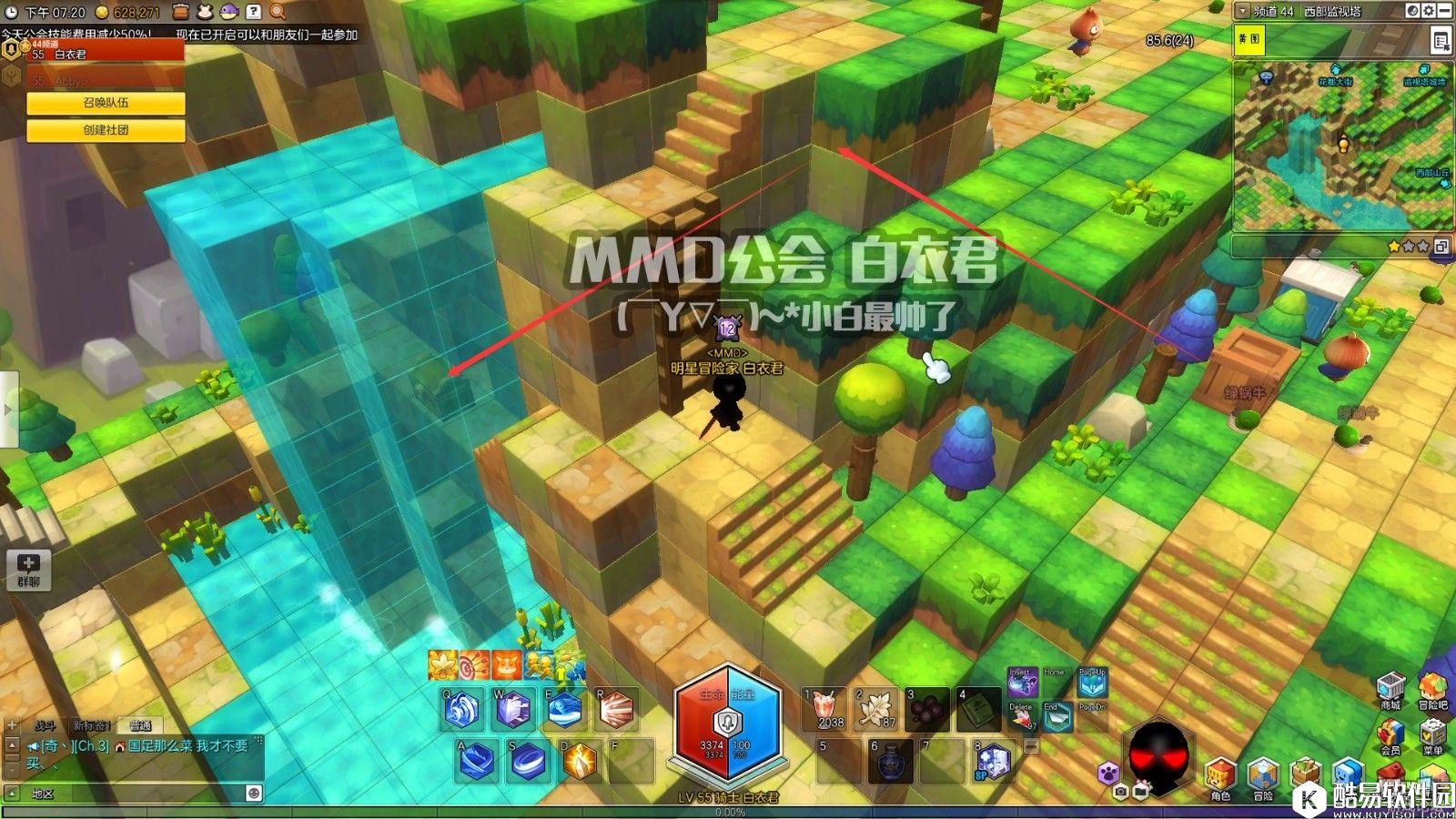Open the channel dropdown arrow

point(1242,12)
